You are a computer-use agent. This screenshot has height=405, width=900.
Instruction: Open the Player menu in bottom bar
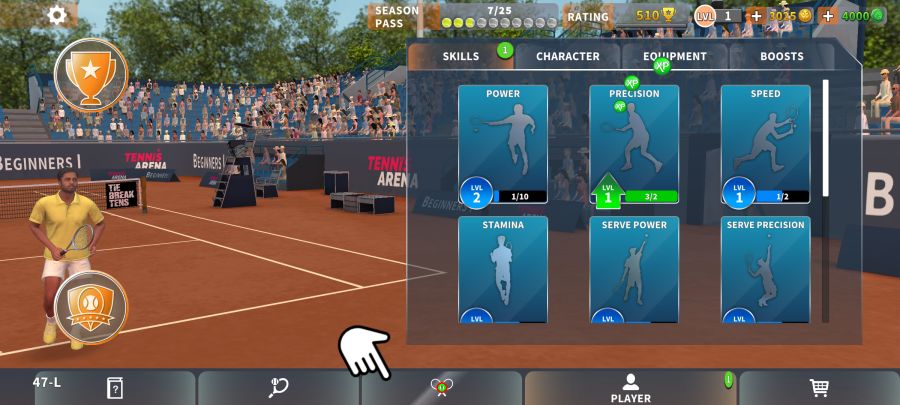[630, 388]
